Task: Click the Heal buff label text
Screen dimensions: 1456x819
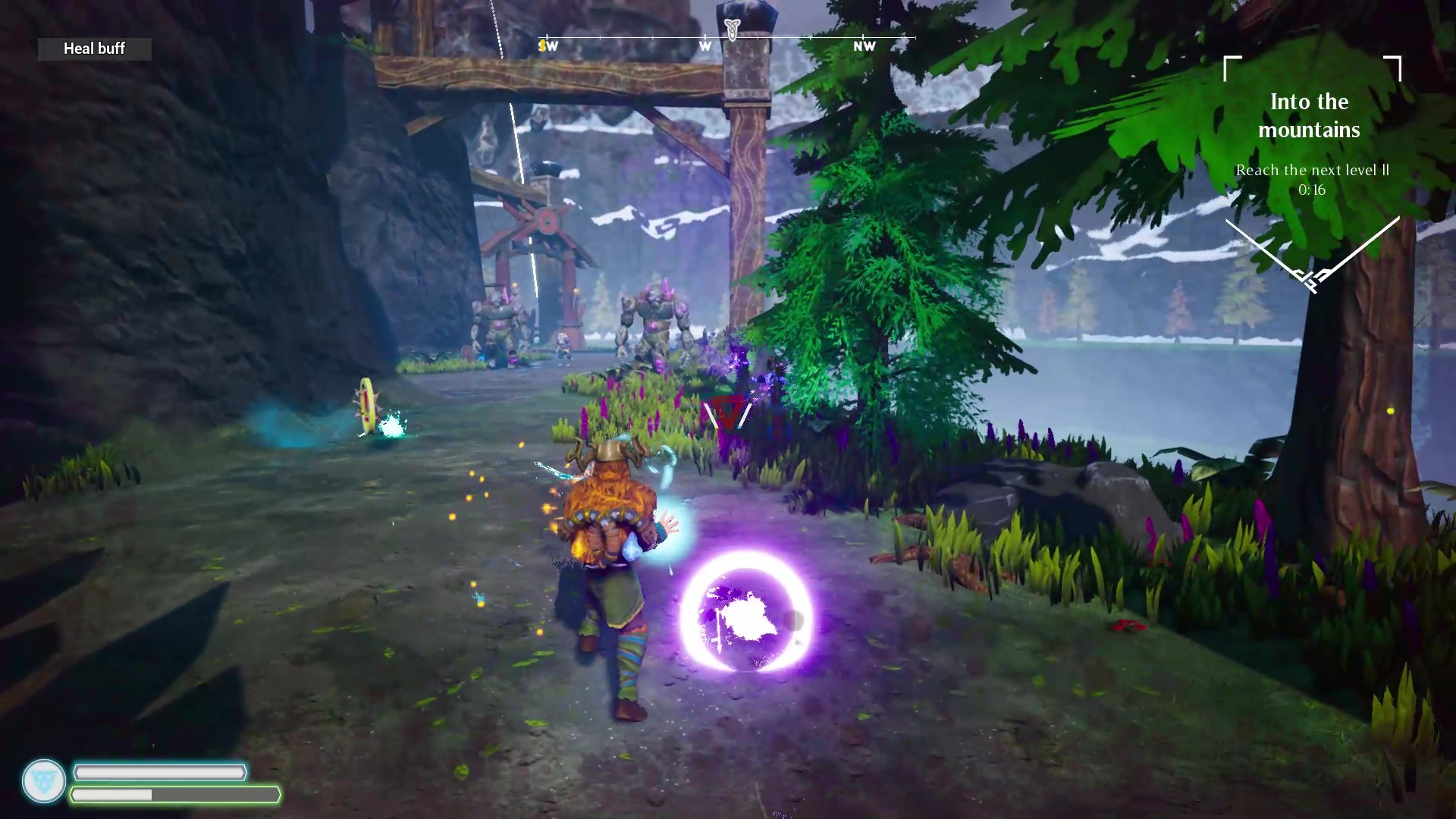Action: click(x=94, y=49)
